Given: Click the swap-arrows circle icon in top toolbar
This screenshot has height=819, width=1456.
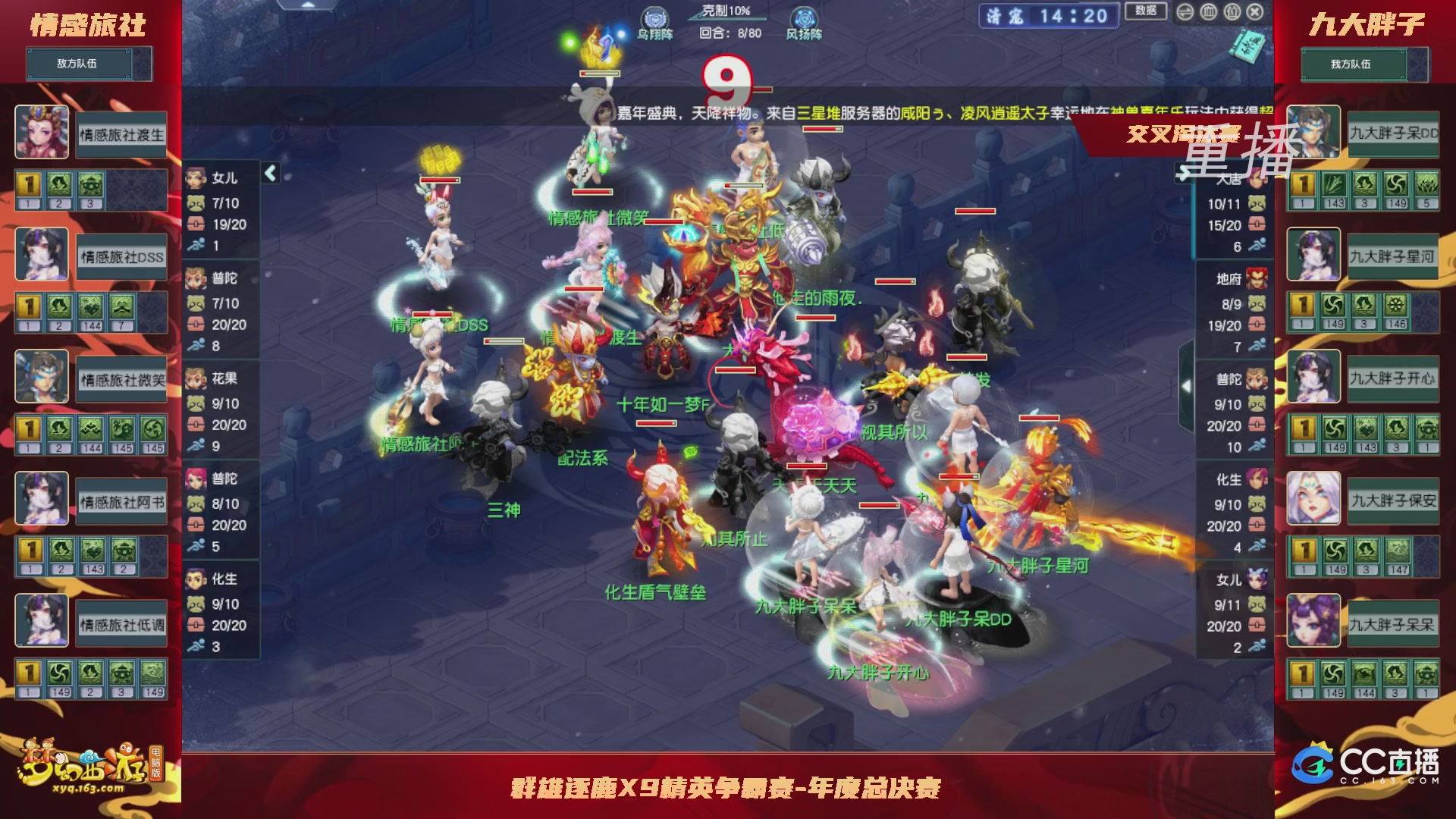Looking at the screenshot, I should 1185,11.
